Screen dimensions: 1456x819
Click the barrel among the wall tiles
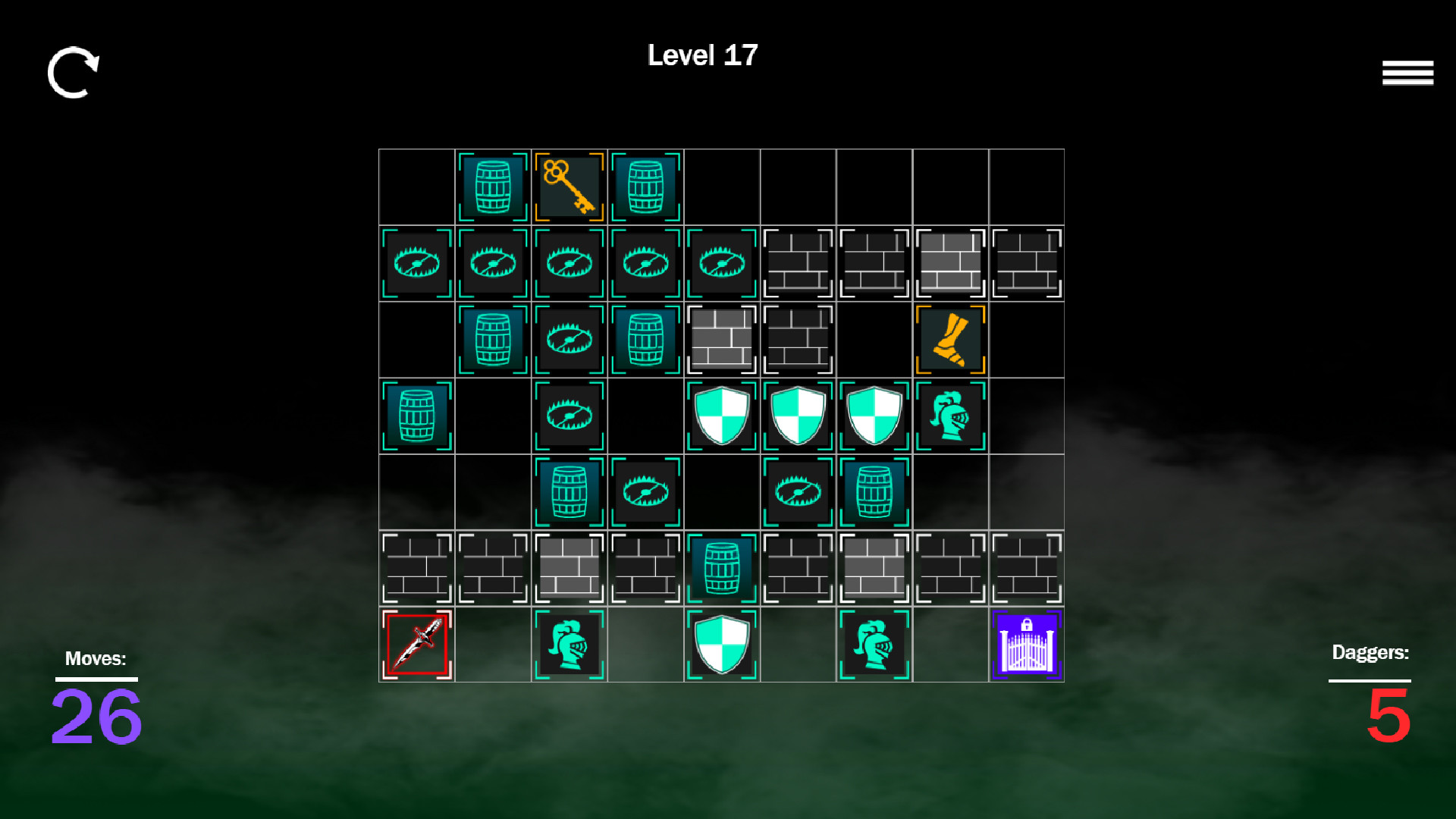[x=721, y=566]
